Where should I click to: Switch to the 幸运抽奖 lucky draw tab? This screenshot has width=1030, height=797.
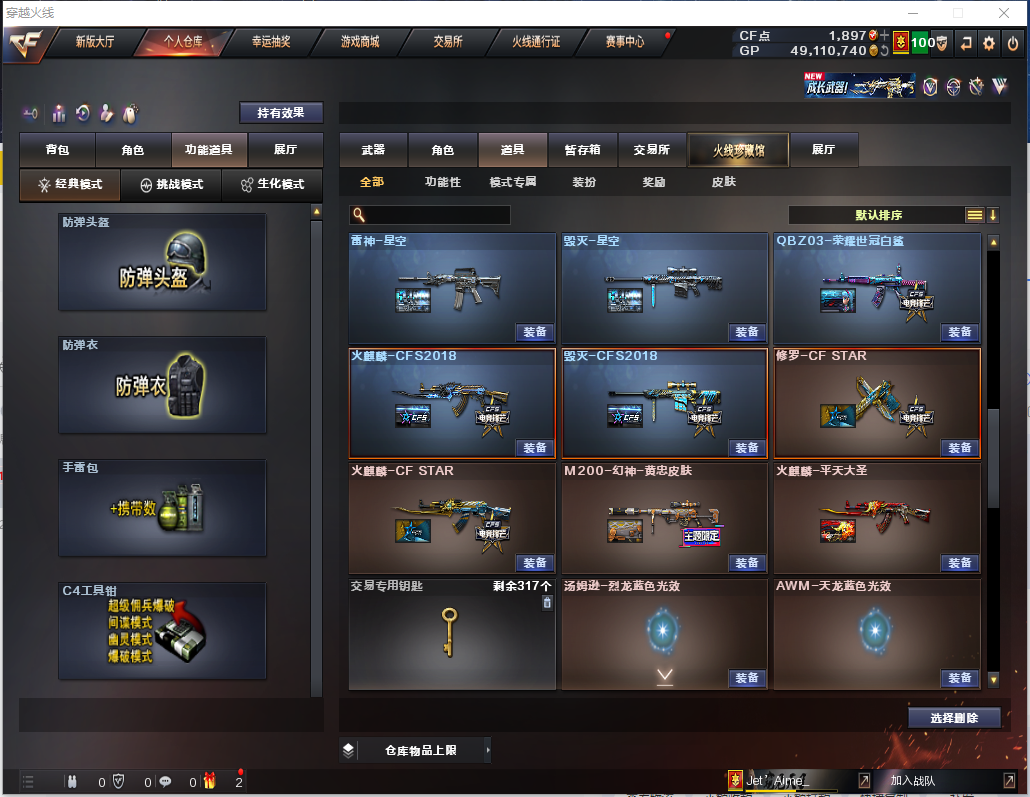coord(271,42)
